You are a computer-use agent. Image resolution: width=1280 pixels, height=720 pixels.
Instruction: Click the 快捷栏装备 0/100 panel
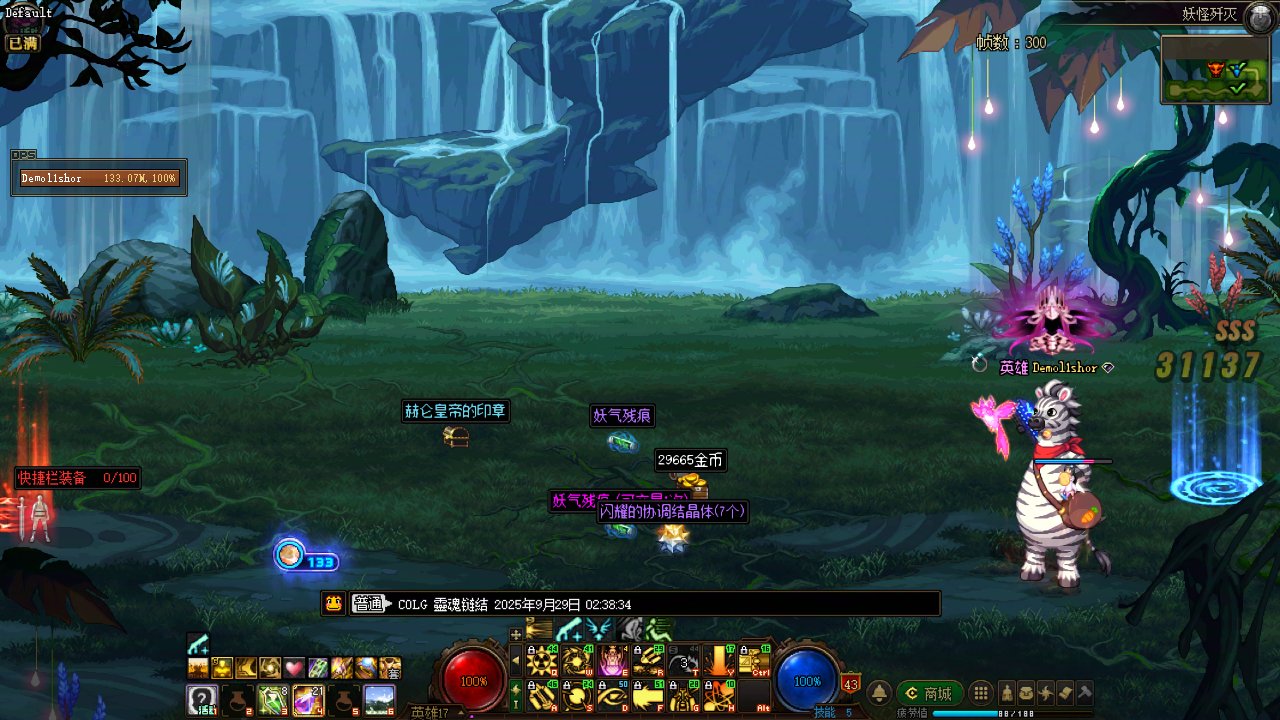click(x=77, y=478)
